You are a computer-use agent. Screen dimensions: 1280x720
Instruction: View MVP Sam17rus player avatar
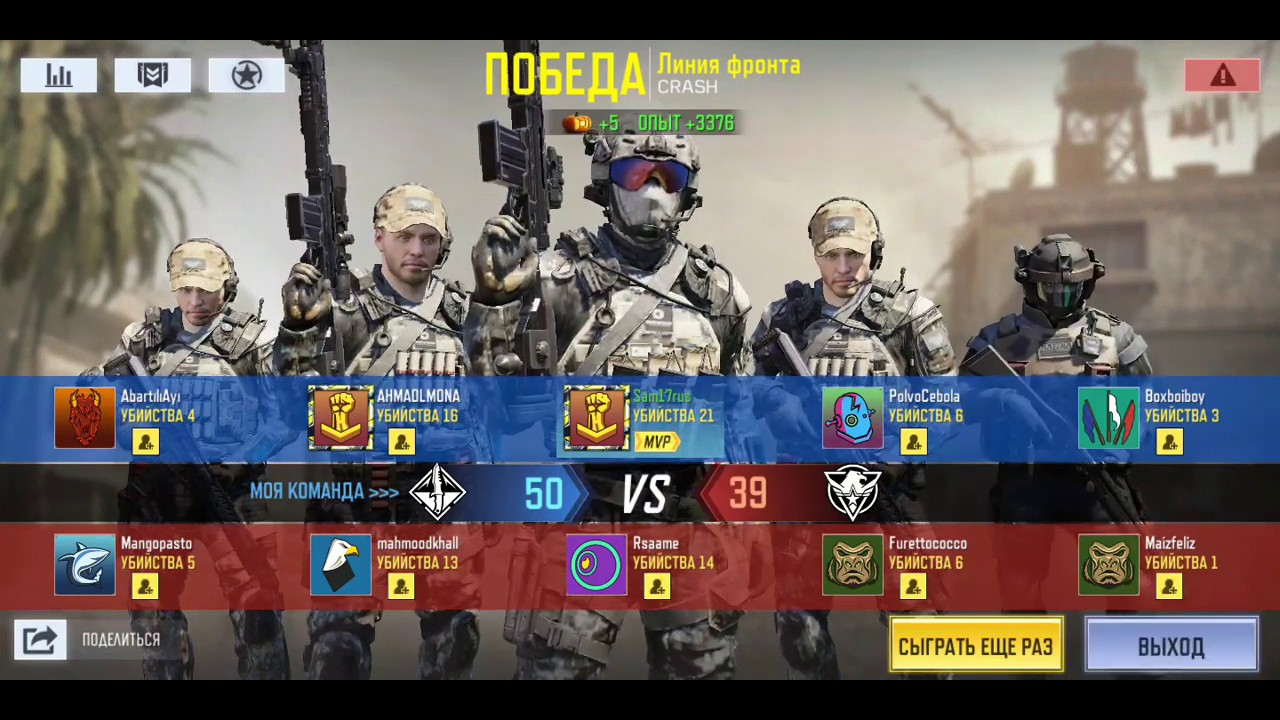click(596, 418)
